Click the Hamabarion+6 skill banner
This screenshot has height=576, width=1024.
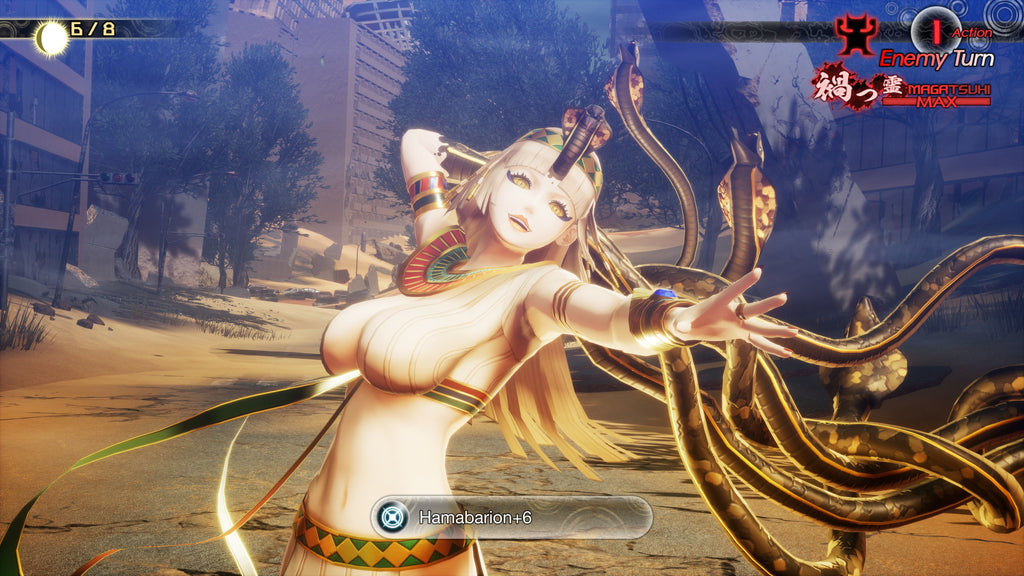point(512,518)
